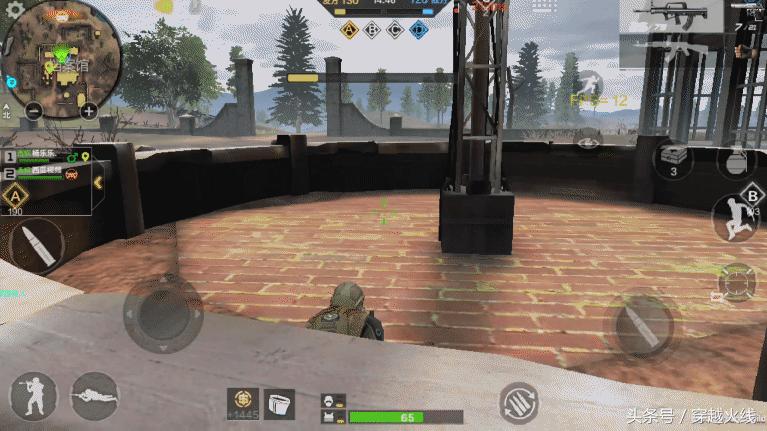767x431 pixels.
Task: Tap the virtual movement joystick
Action: pyautogui.click(x=163, y=313)
